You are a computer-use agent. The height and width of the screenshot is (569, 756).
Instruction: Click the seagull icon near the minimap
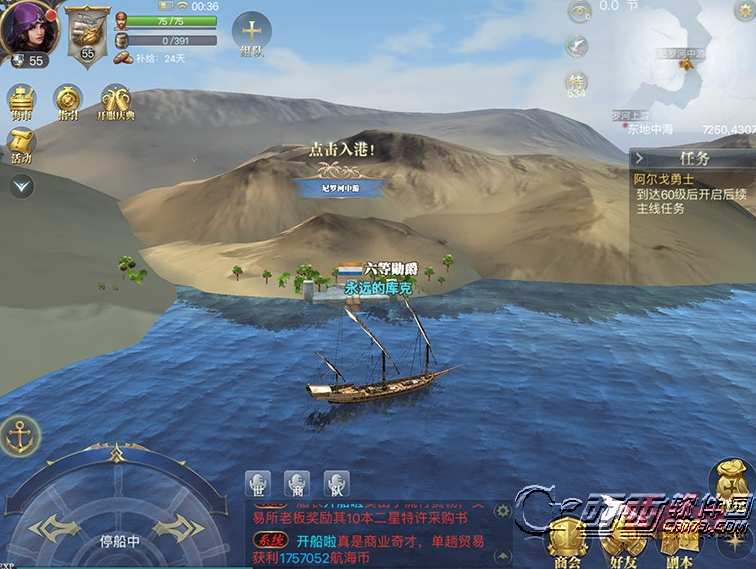pyautogui.click(x=576, y=46)
